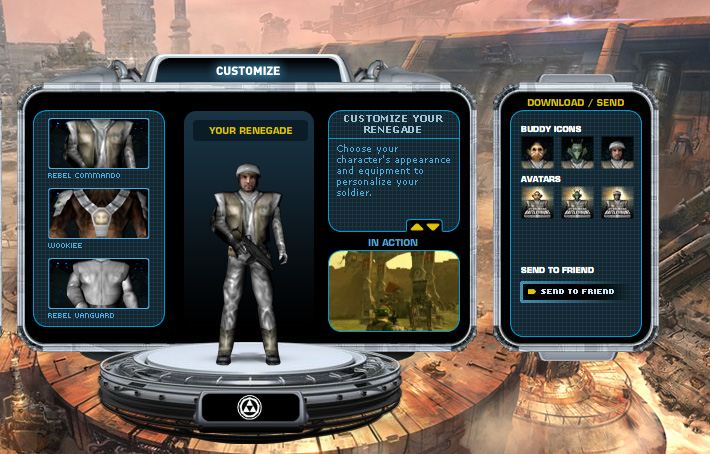Image resolution: width=710 pixels, height=454 pixels.
Task: Click the yellow down arrow in description box
Action: [433, 227]
